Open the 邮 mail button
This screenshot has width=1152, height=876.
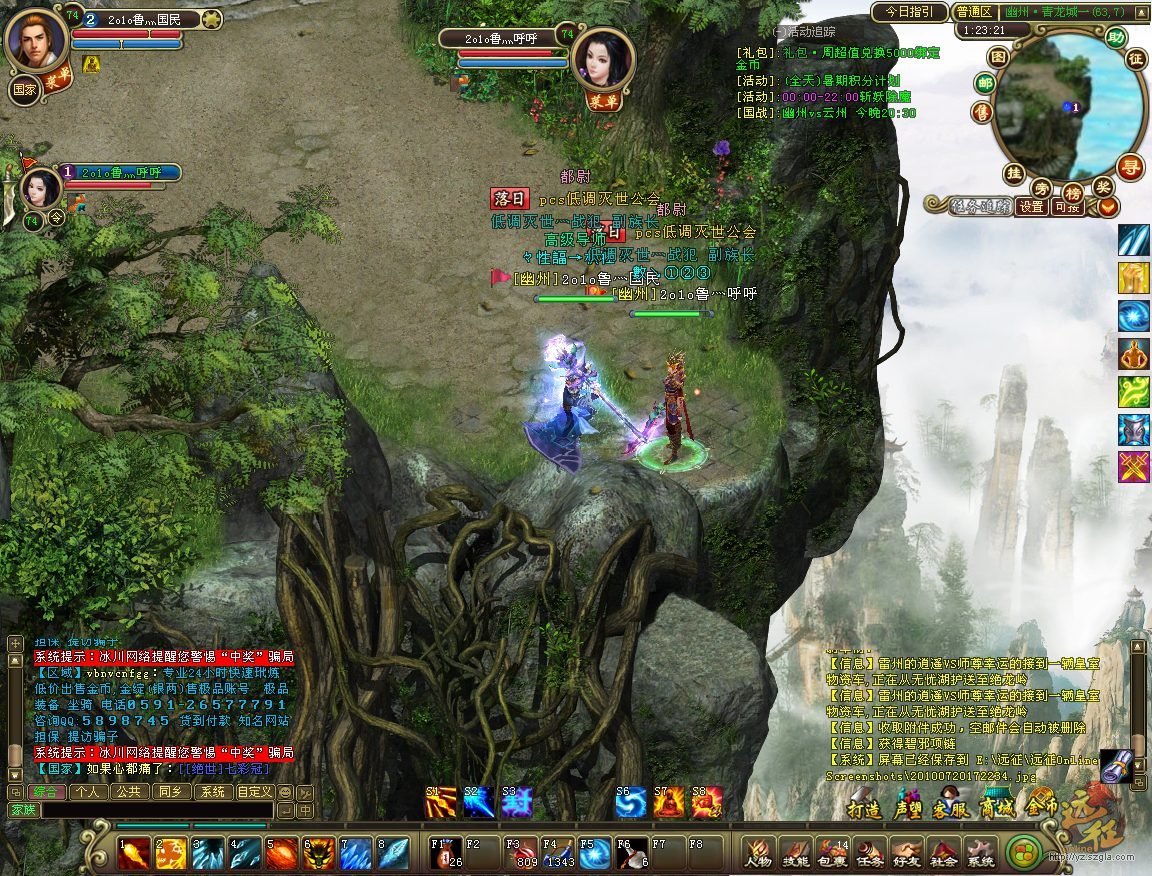[x=985, y=84]
